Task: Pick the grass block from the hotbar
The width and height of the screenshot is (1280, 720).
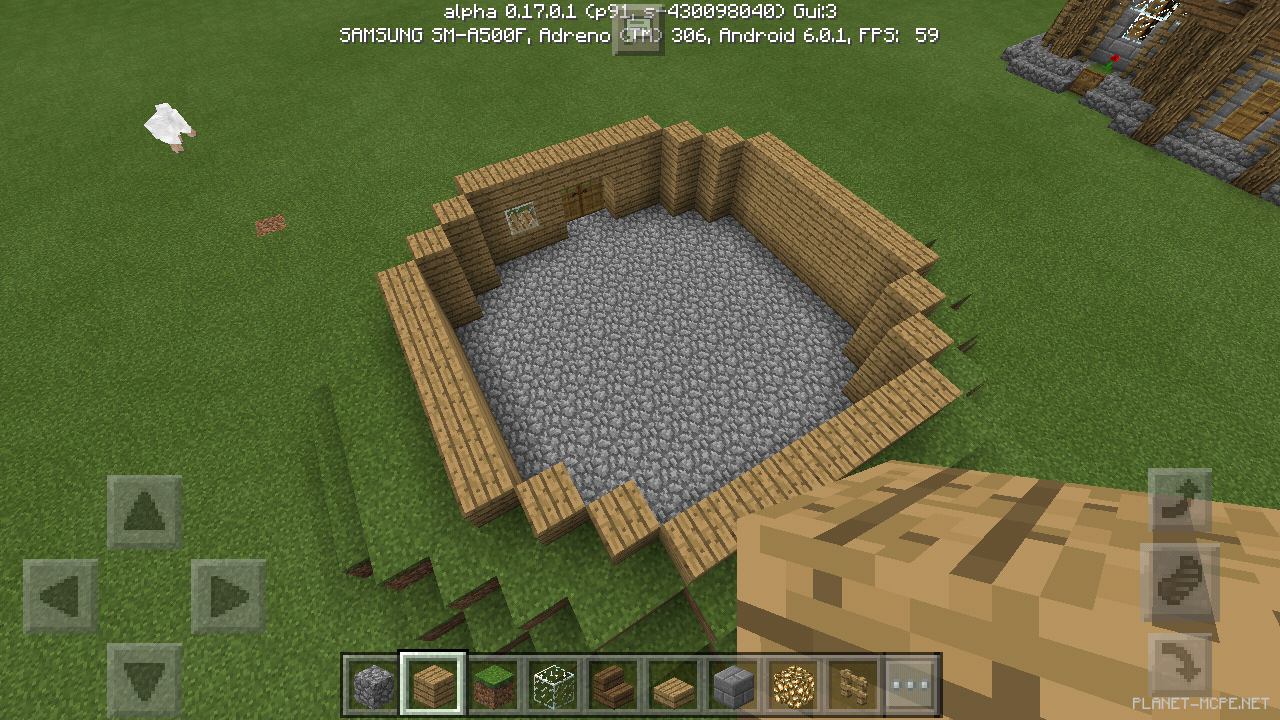Action: 492,684
